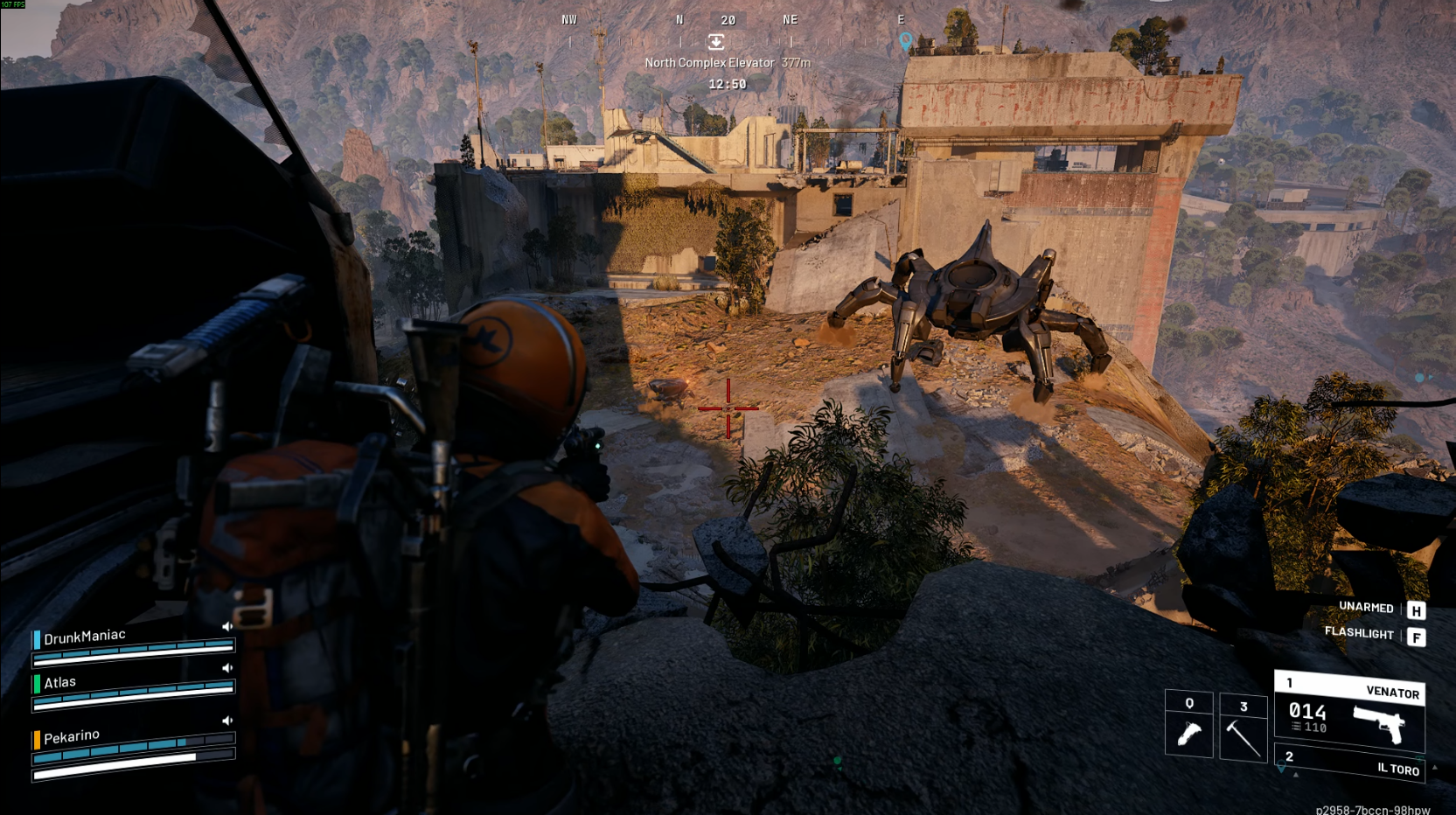Select squad member DrunkManiac's name
Viewport: 1456px width, 815px height.
coord(85,637)
